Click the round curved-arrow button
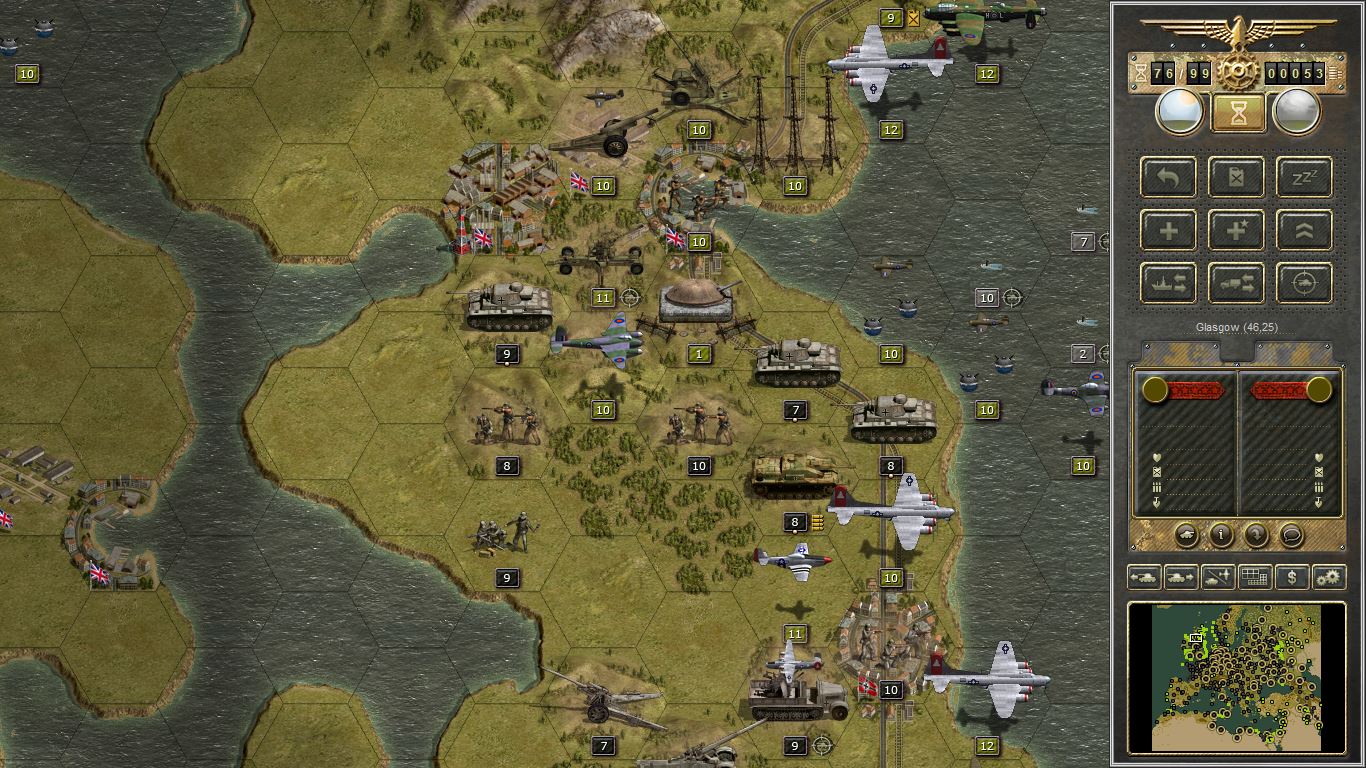Image resolution: width=1366 pixels, height=768 pixels. pos(1256,535)
